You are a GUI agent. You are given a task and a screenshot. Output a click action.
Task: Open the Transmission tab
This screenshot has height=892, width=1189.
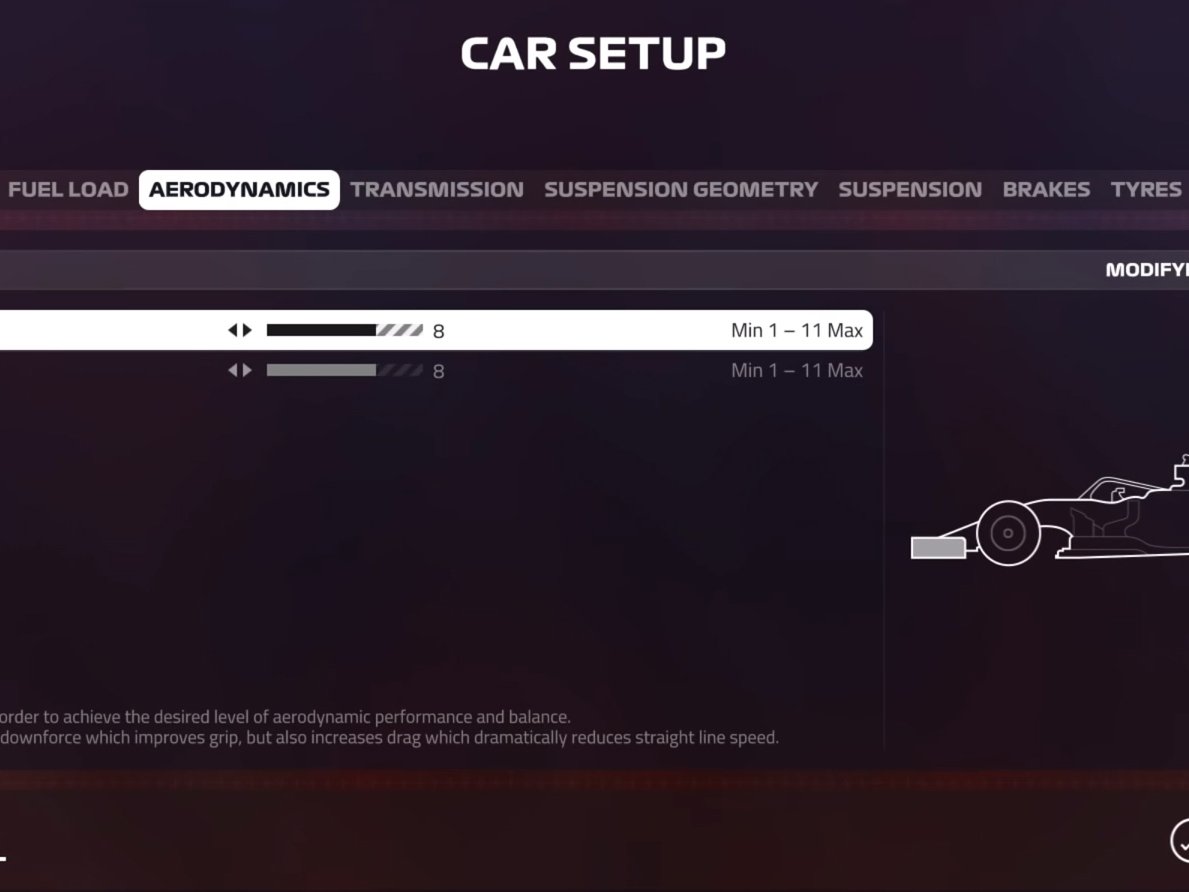[x=437, y=190]
